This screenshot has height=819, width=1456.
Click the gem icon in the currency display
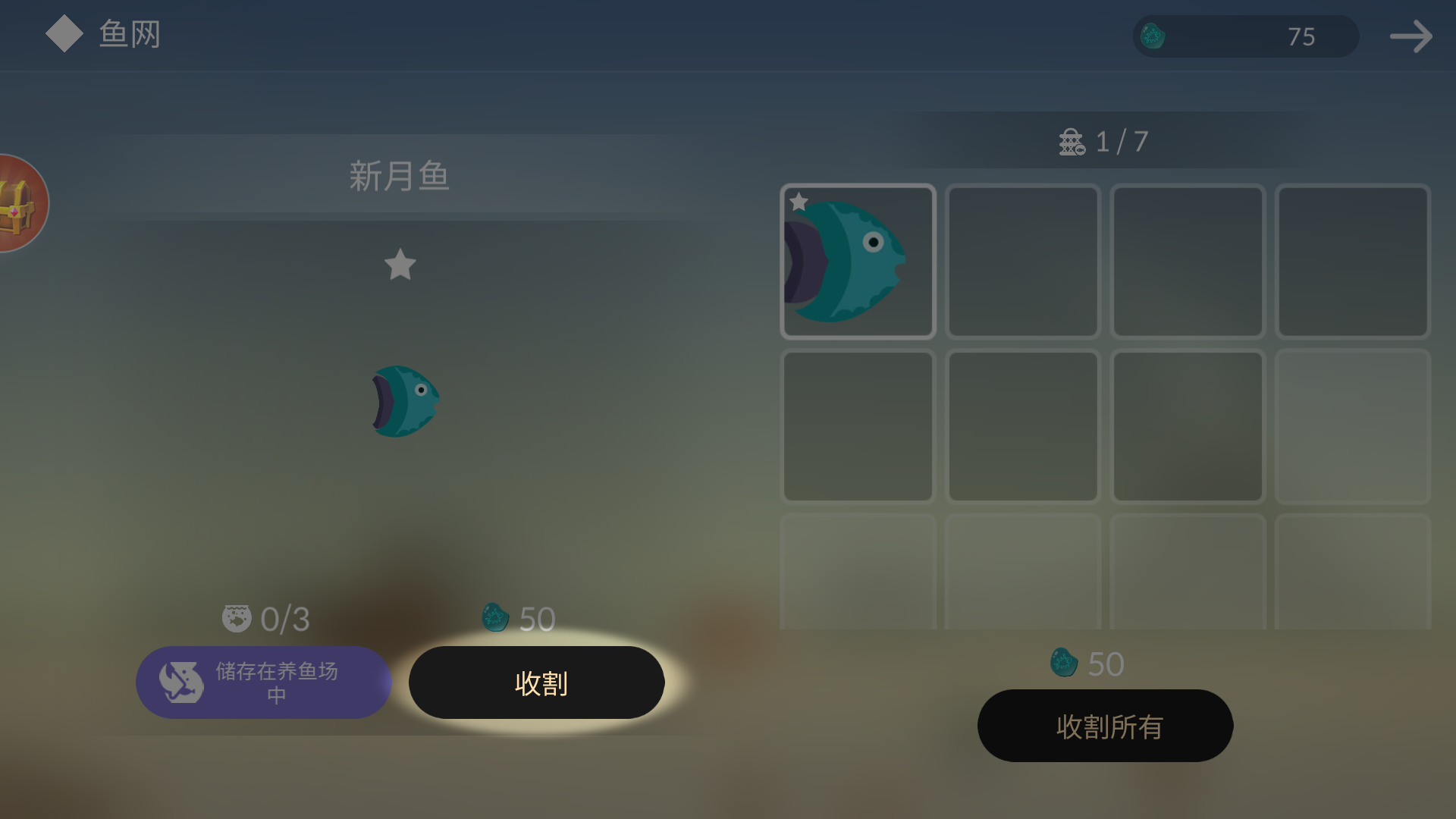click(1153, 36)
